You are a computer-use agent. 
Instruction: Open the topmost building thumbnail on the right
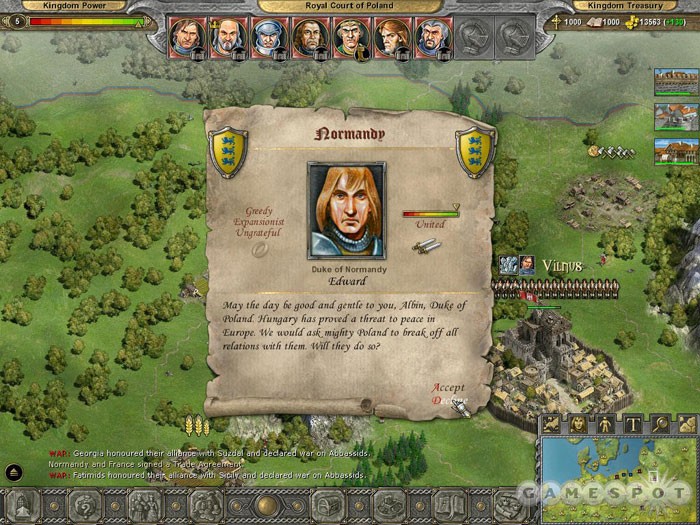676,83
